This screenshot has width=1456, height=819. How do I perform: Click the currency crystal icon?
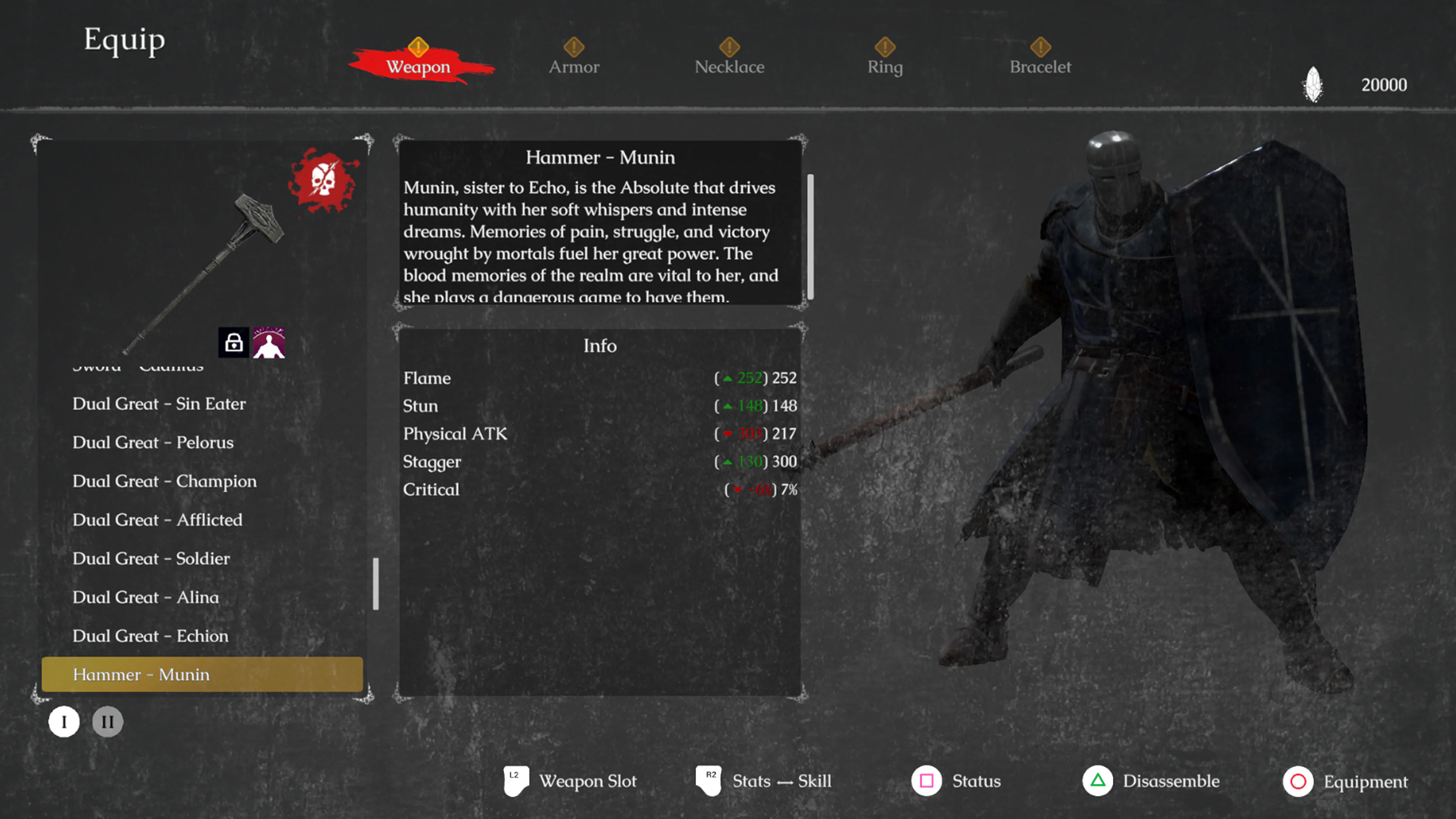point(1313,84)
